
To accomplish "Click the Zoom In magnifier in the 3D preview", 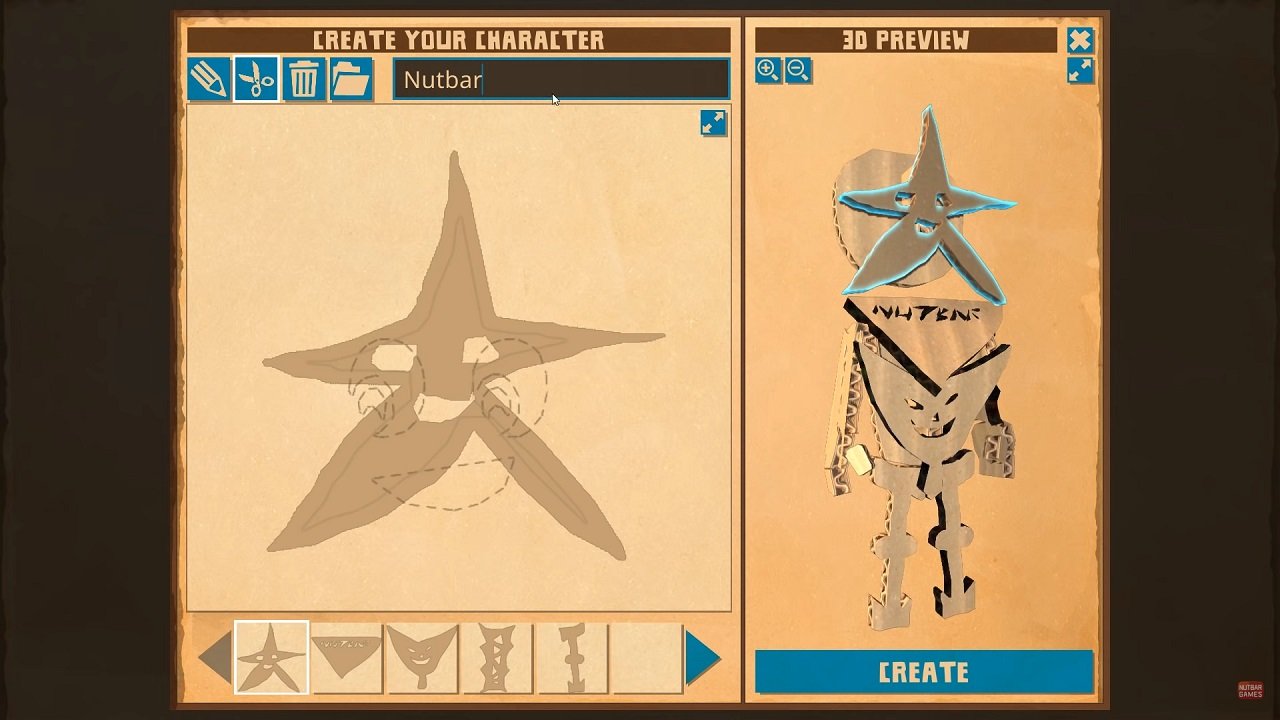I will point(768,71).
